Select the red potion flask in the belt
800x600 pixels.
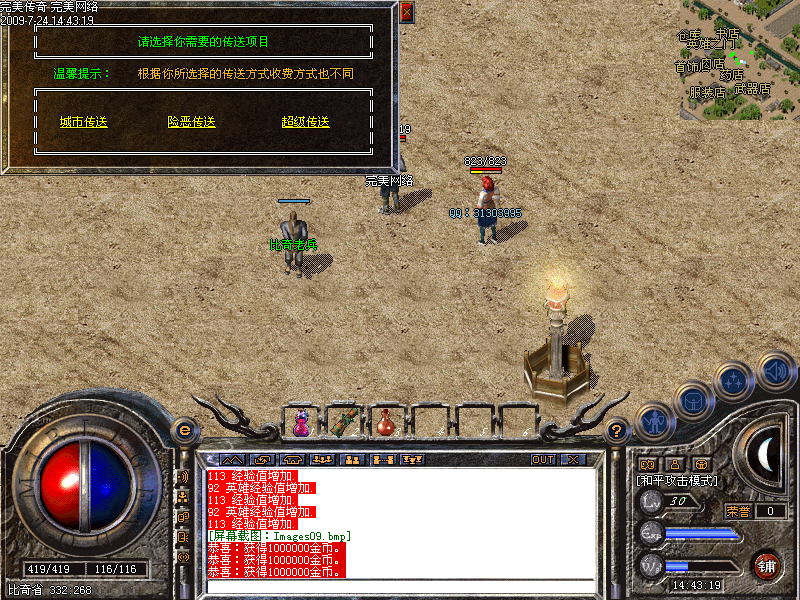coord(386,423)
